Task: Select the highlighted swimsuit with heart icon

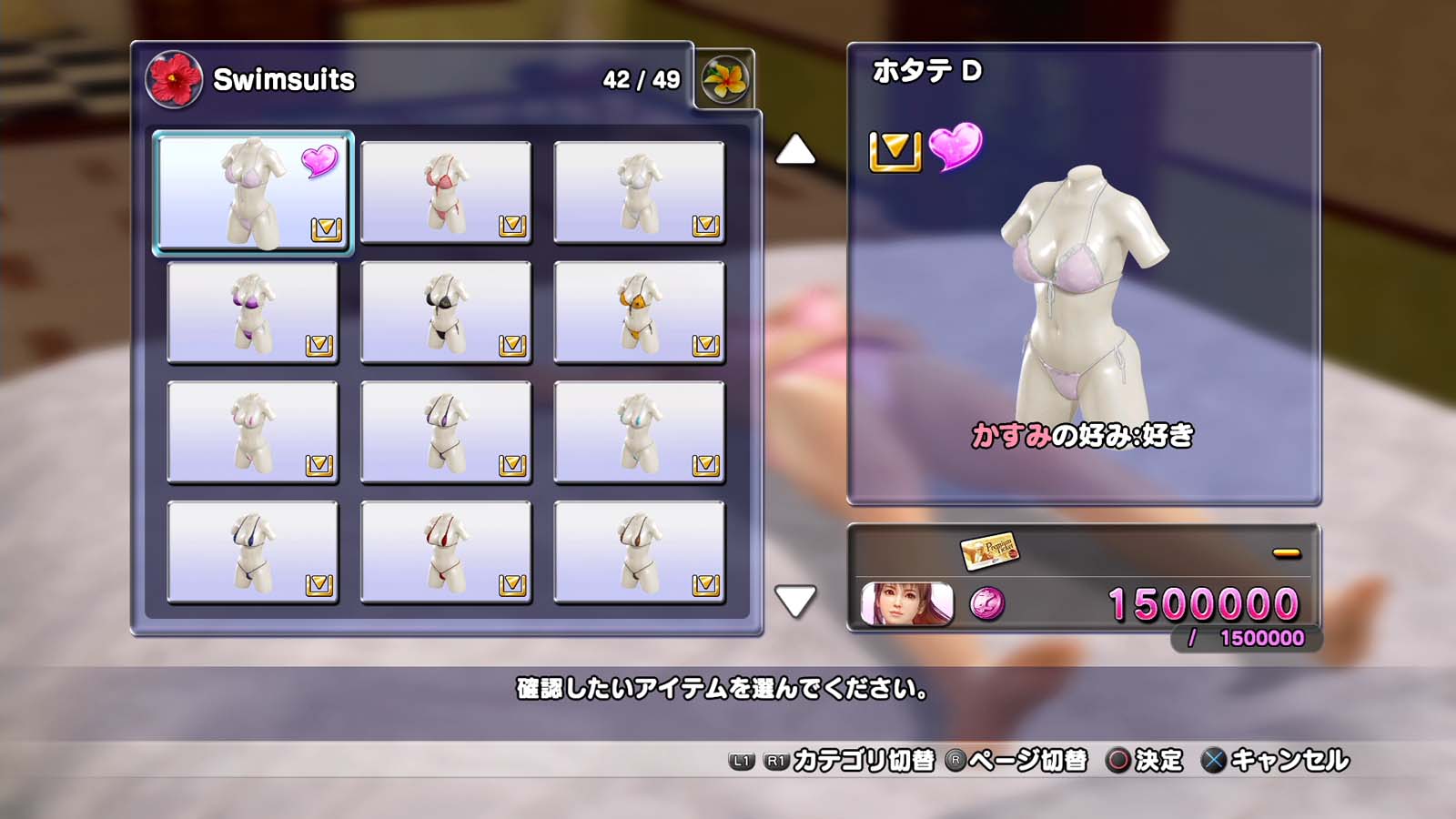Action: (x=252, y=192)
